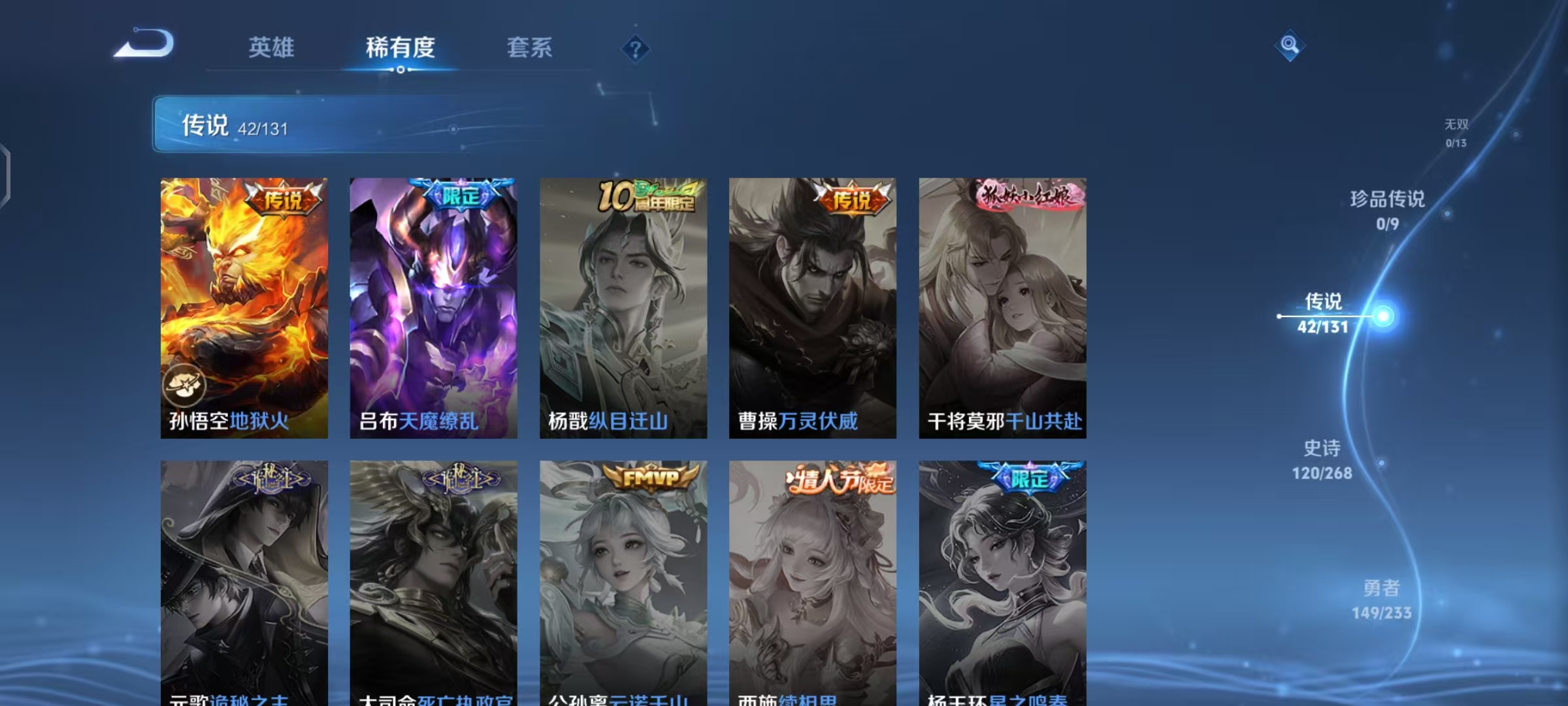Open the 稀有度 tab

click(400, 48)
